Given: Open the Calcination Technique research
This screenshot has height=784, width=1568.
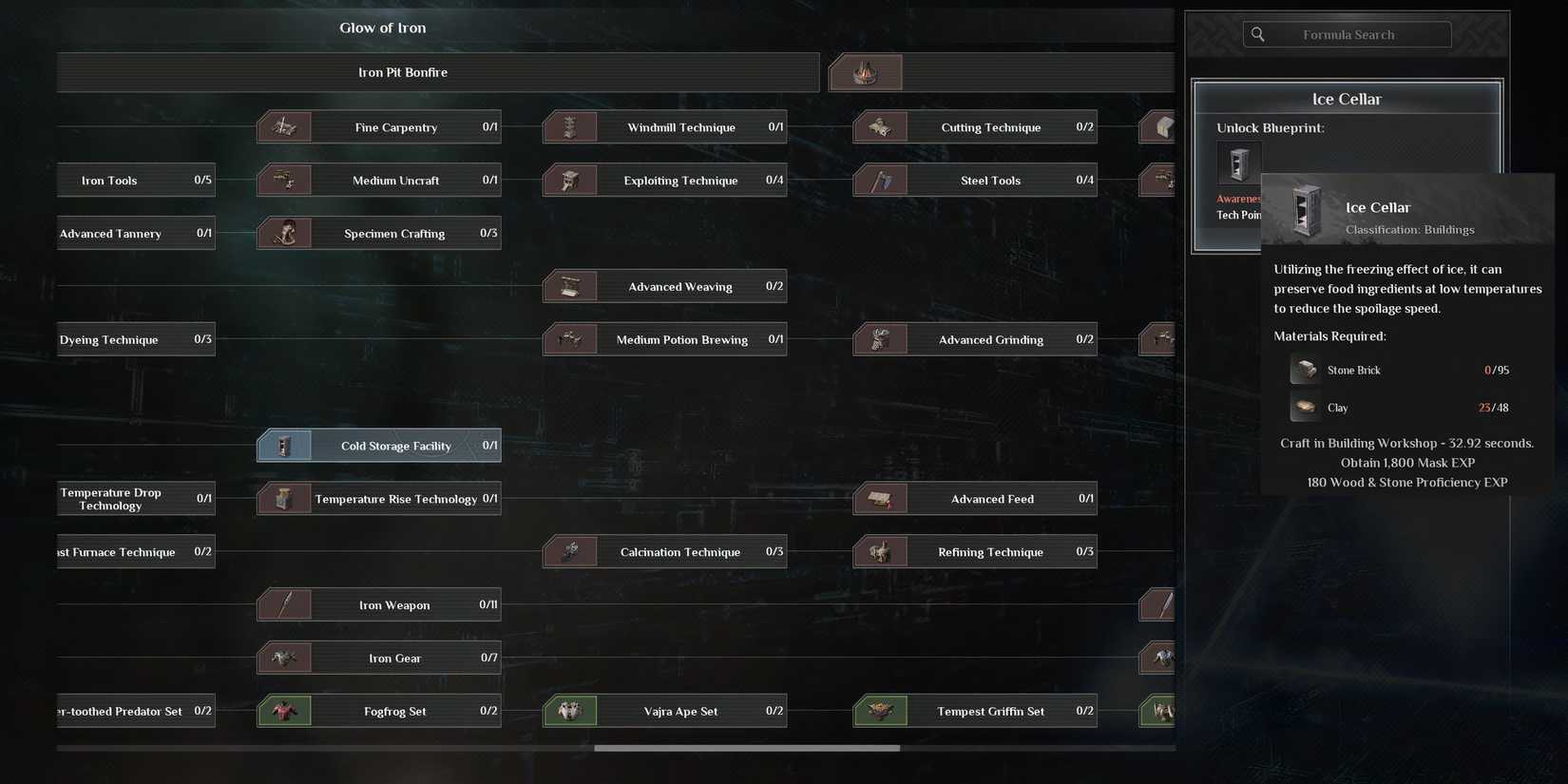Looking at the screenshot, I should [665, 551].
